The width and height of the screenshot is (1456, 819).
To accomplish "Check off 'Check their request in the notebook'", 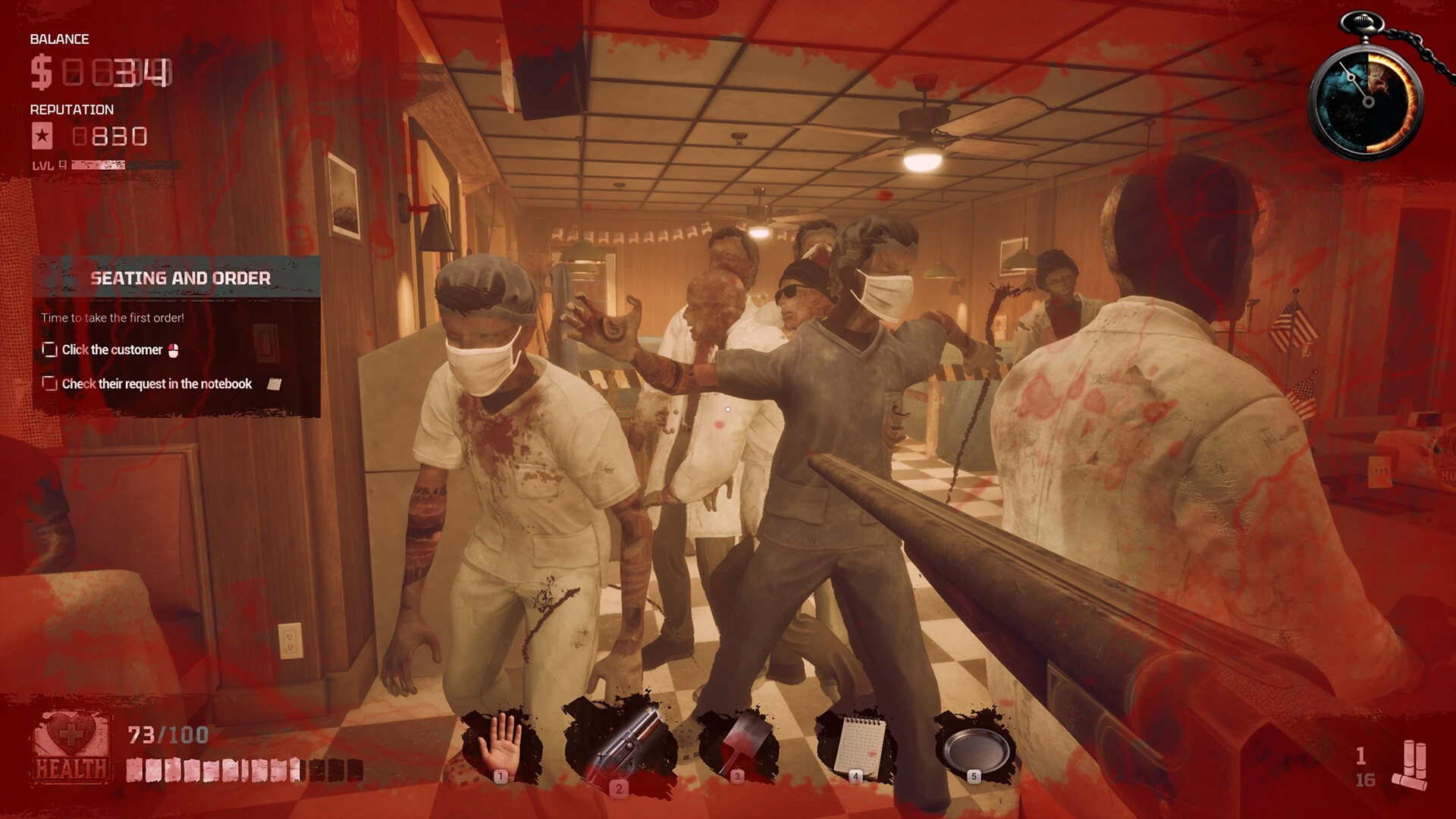I will tap(49, 384).
